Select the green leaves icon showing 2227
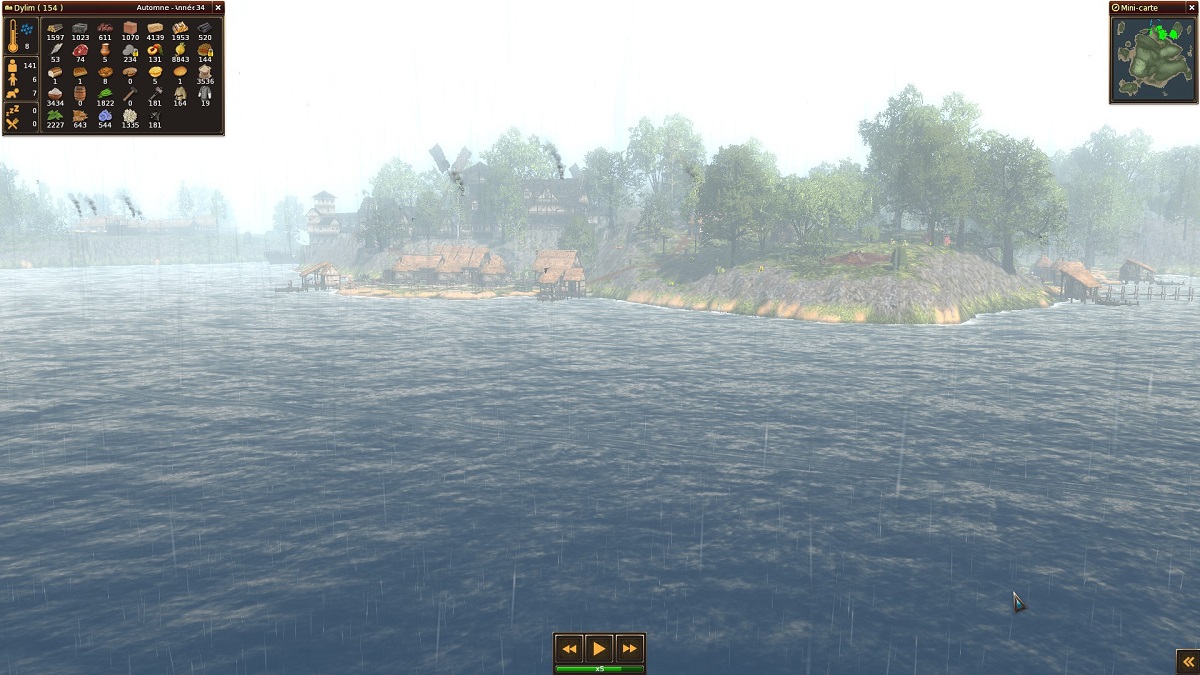 [55, 115]
